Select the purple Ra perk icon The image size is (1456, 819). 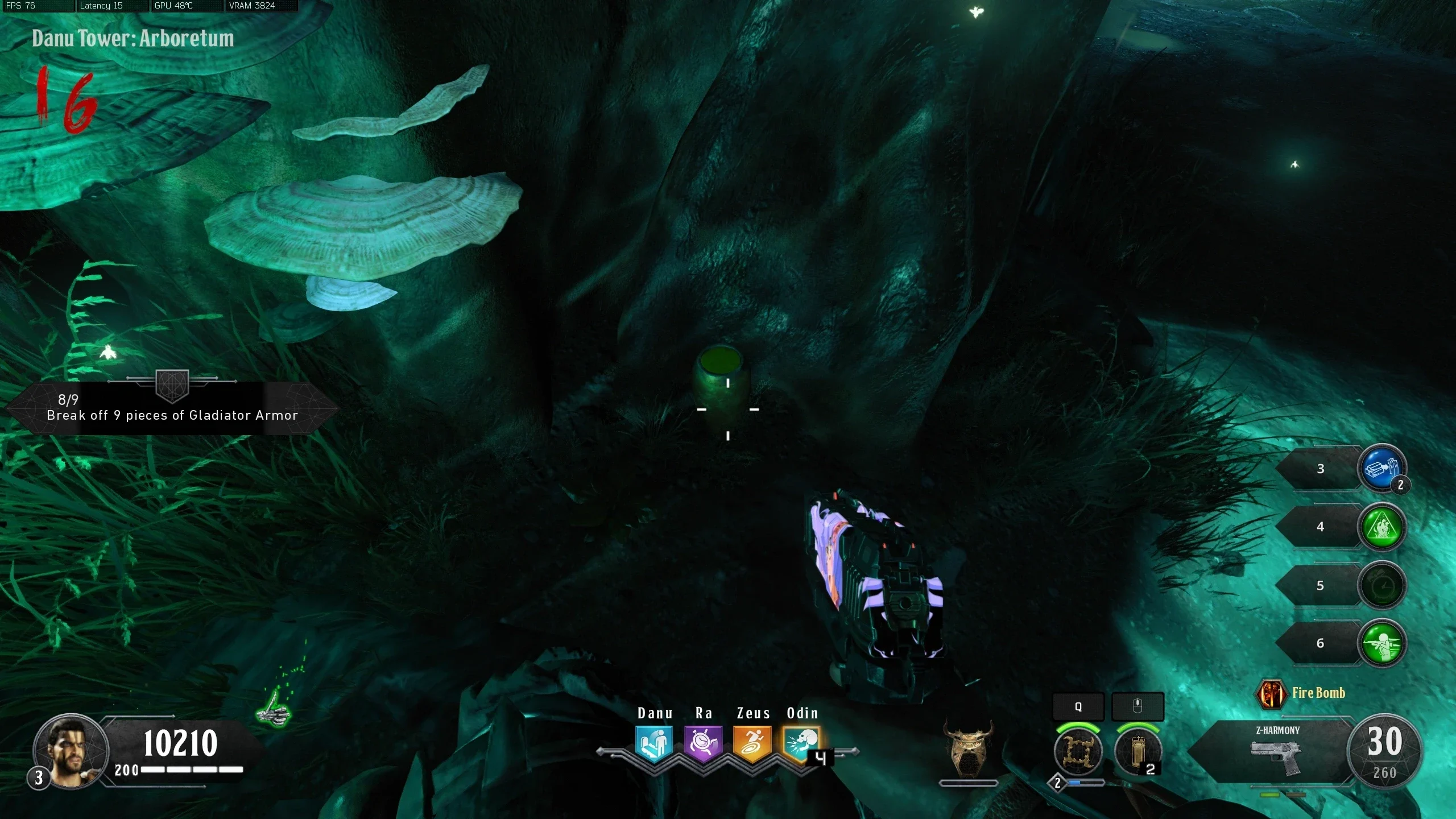click(703, 743)
